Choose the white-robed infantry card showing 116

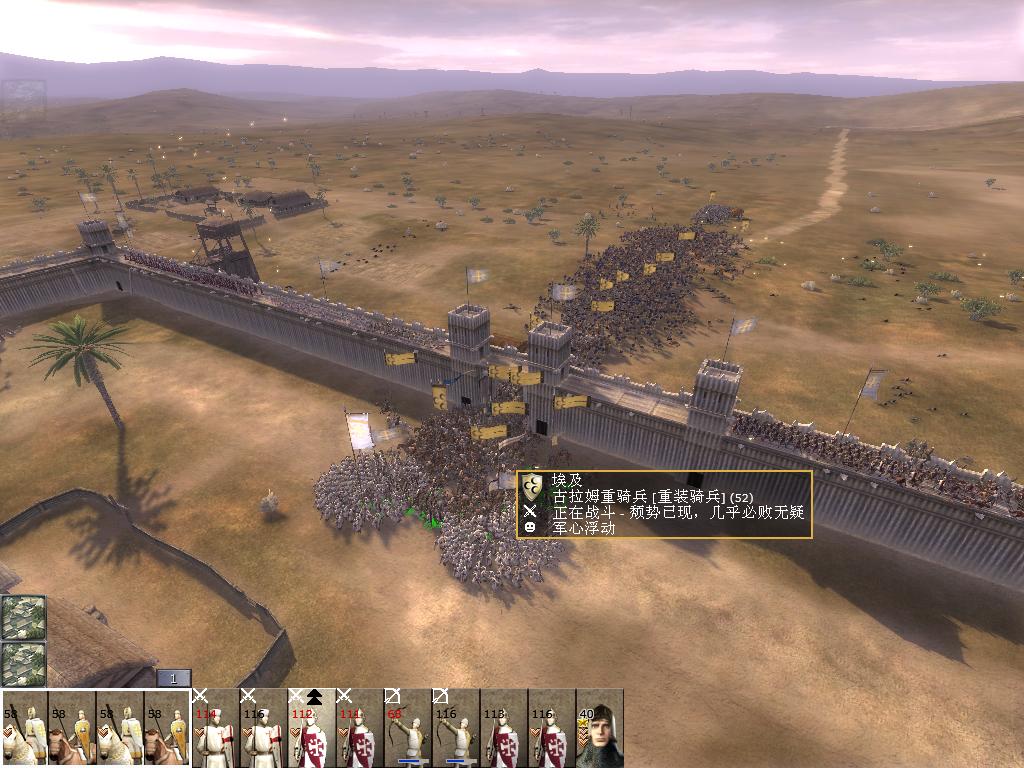[x=264, y=728]
